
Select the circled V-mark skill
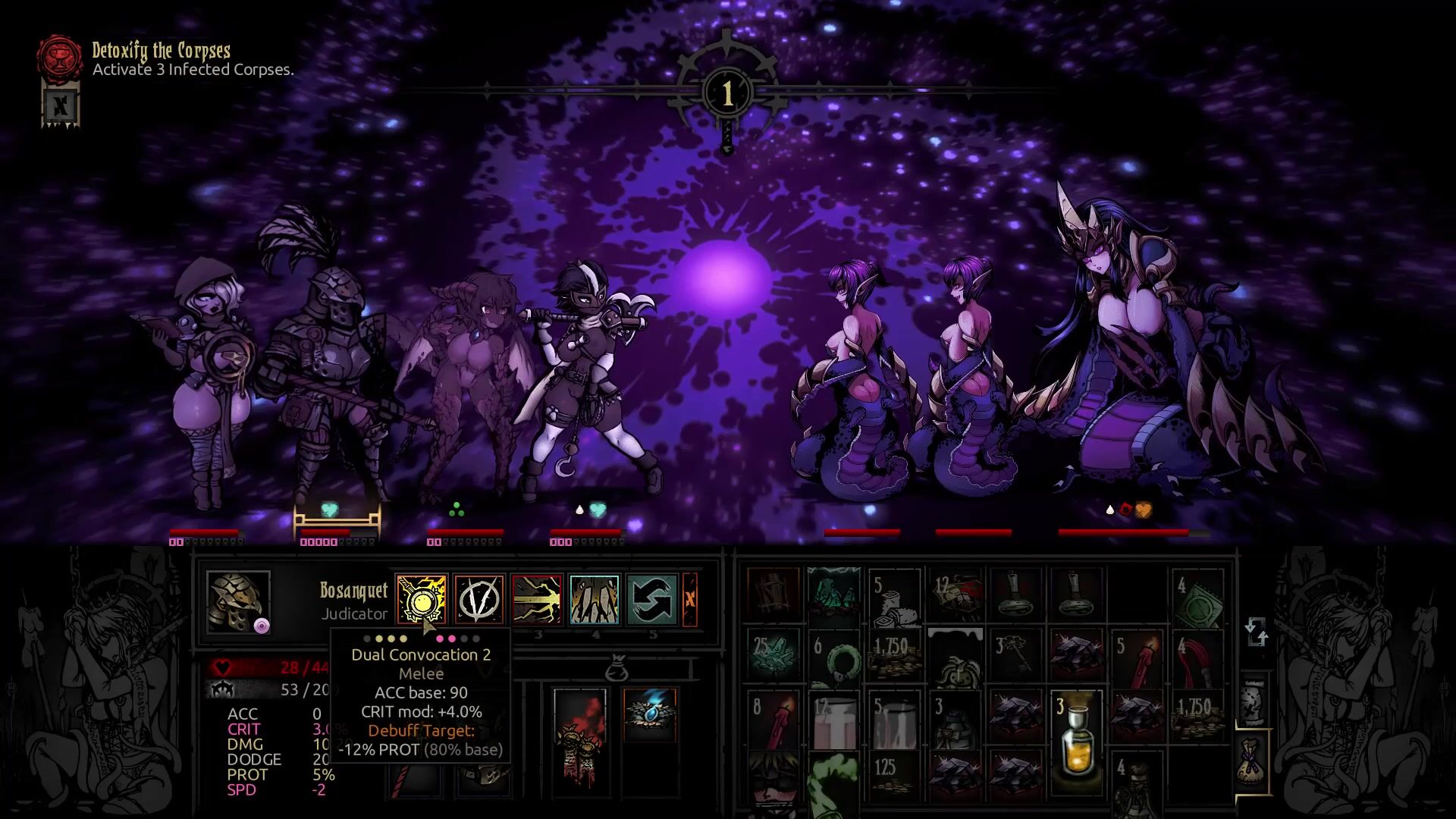point(479,599)
